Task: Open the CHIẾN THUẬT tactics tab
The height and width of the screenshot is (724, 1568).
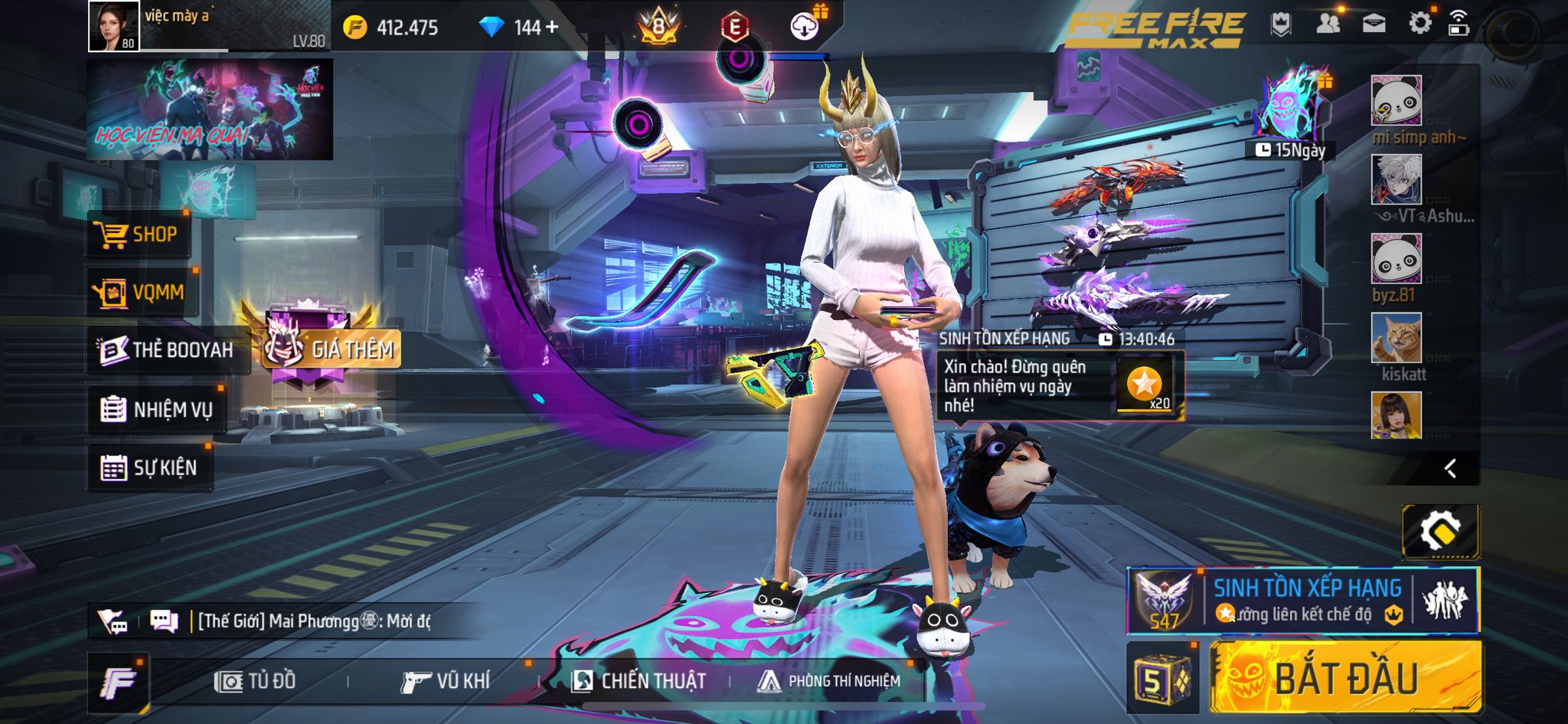Action: click(639, 680)
